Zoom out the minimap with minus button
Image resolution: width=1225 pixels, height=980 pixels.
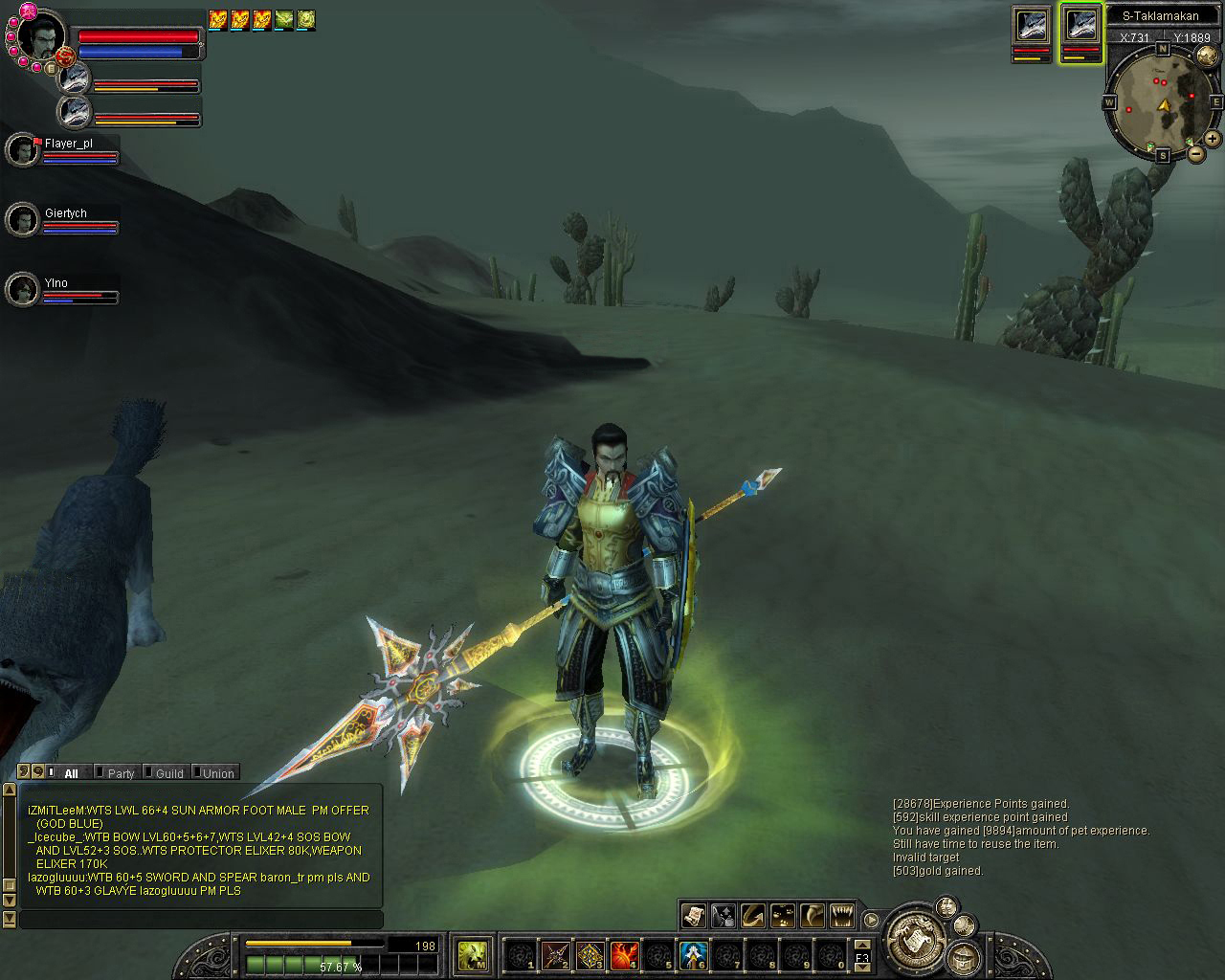point(1196,153)
